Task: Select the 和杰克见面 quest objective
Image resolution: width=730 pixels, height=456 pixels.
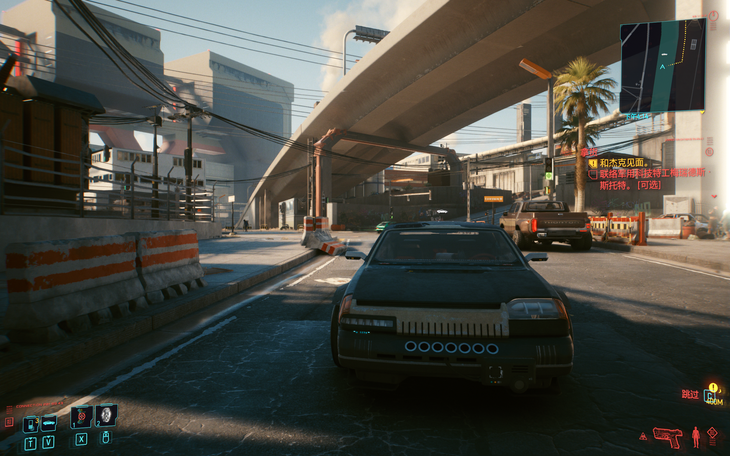Action: point(625,161)
